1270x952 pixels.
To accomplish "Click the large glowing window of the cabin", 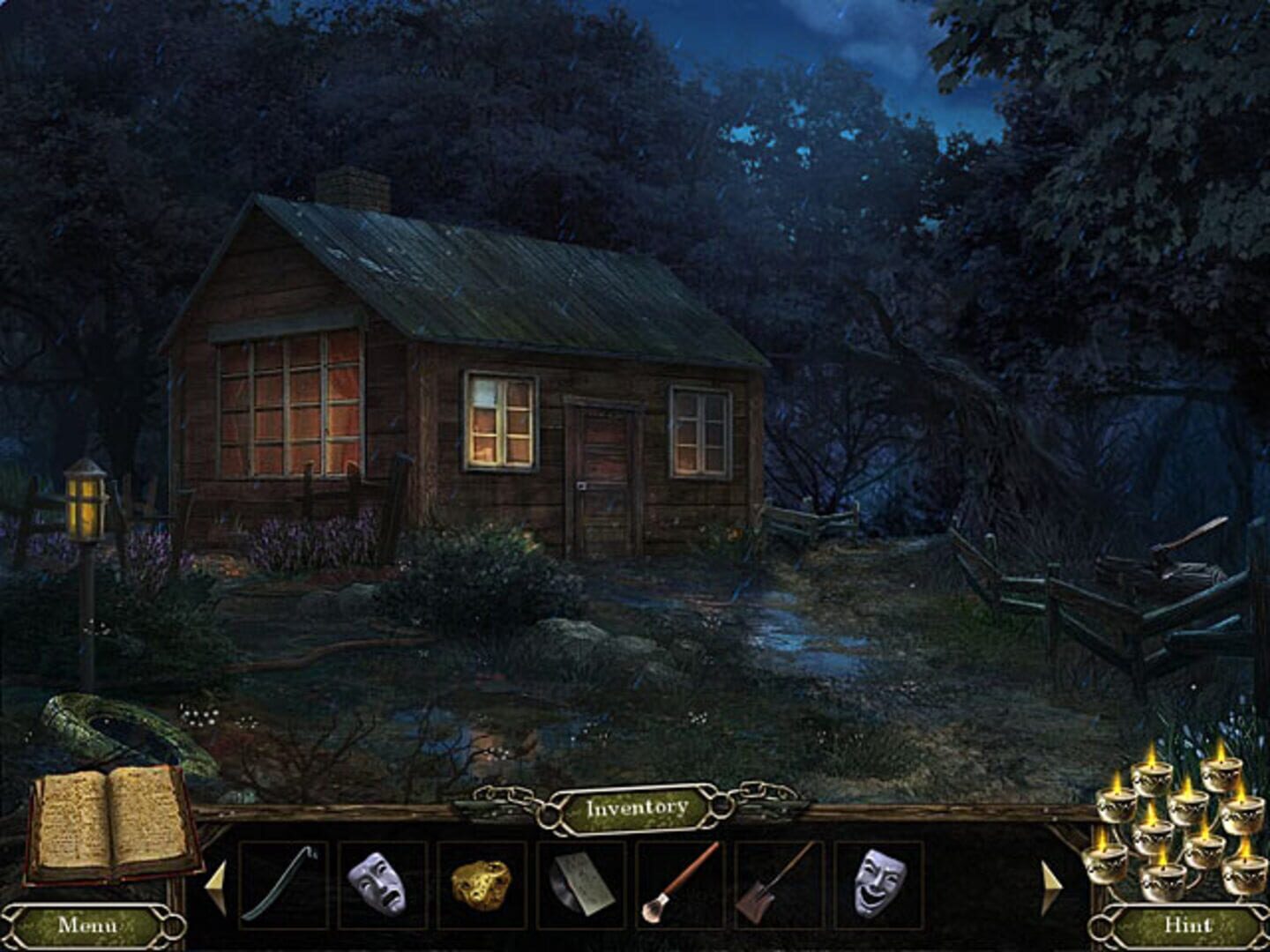I will coord(291,397).
